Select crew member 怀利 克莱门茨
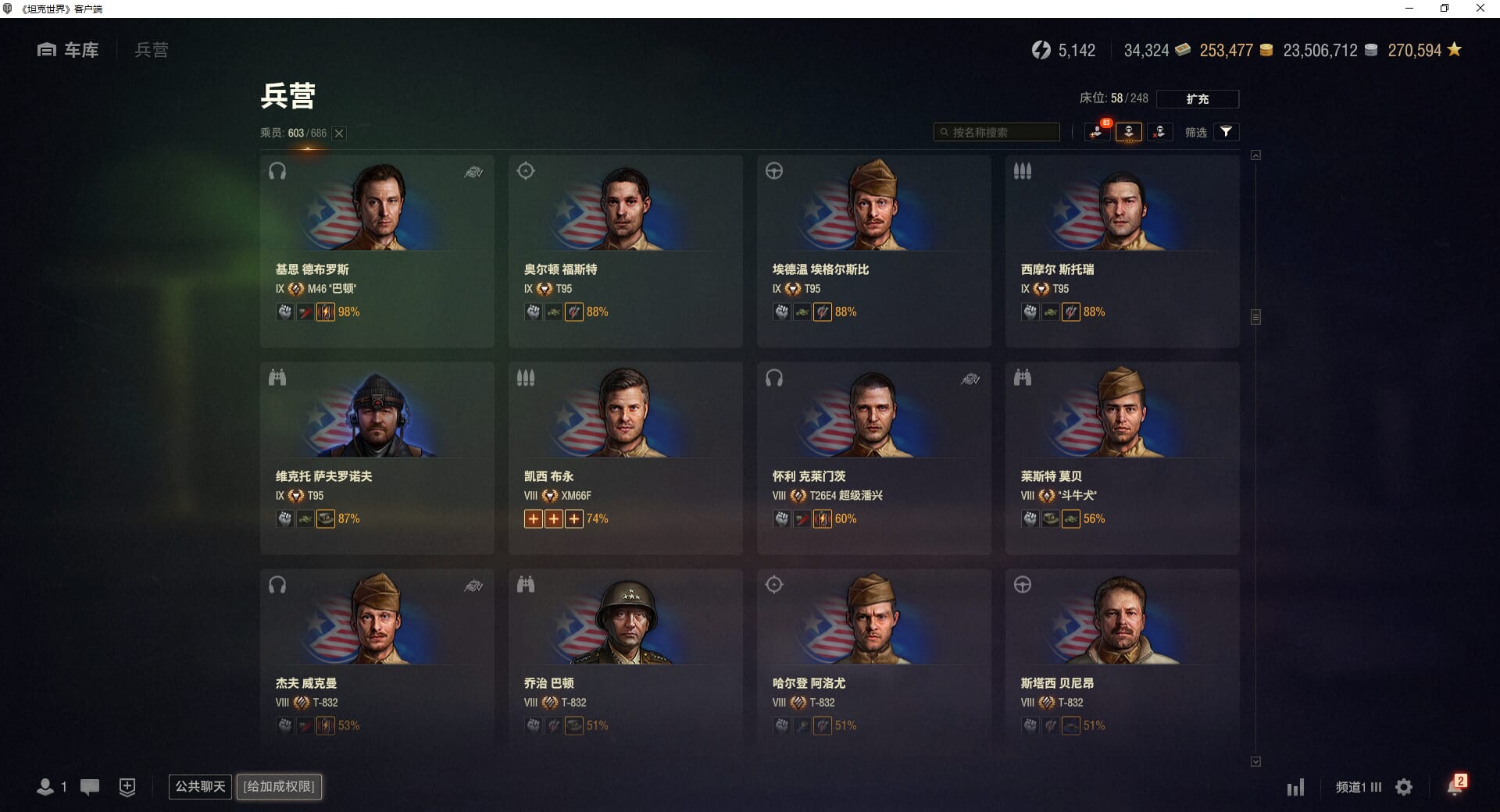 [873, 457]
